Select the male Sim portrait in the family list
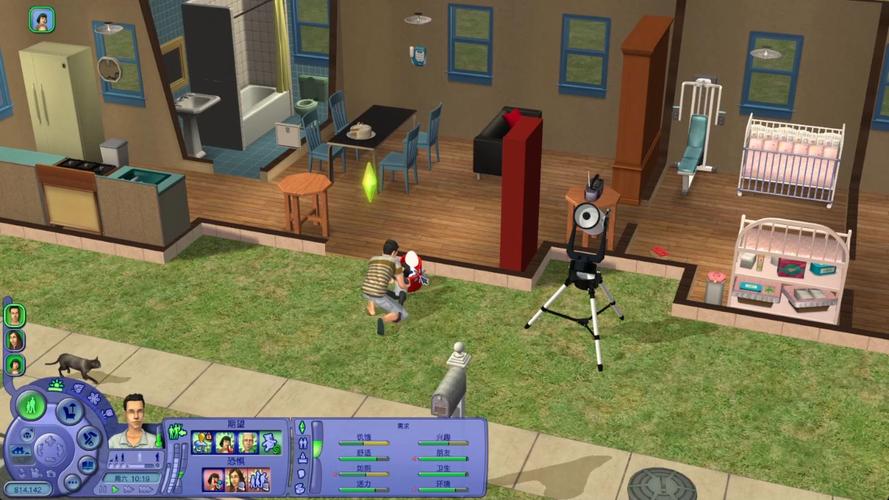The height and width of the screenshot is (500, 889). click(x=15, y=315)
